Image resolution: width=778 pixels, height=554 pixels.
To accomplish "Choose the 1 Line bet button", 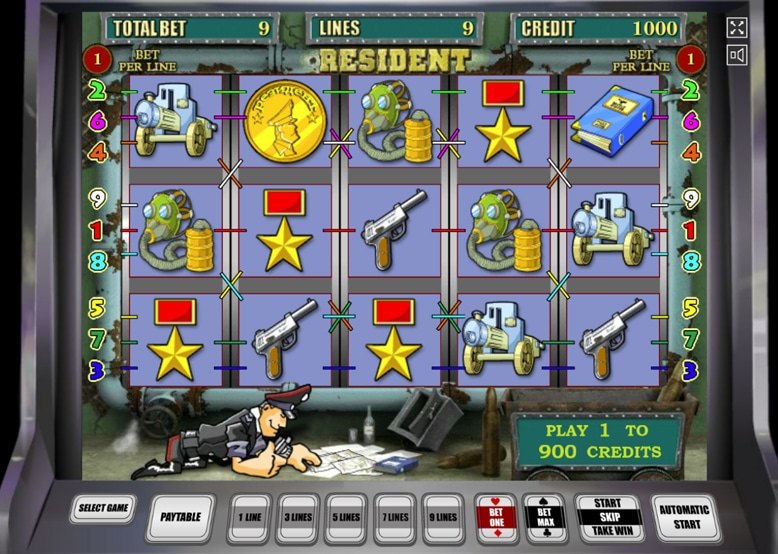I will tap(251, 516).
